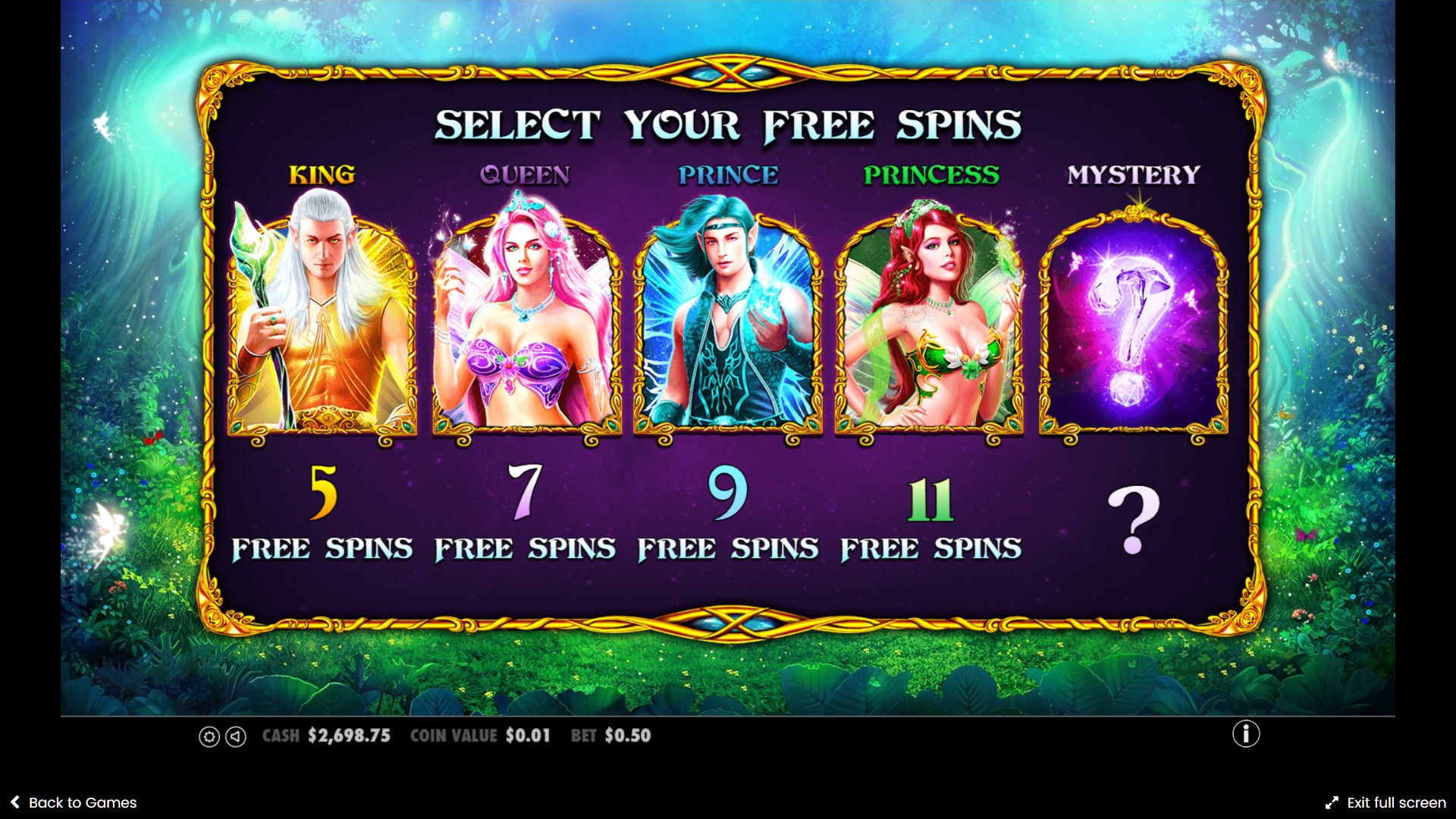Go back to Games
Viewport: 1456px width, 819px height.
(x=74, y=802)
